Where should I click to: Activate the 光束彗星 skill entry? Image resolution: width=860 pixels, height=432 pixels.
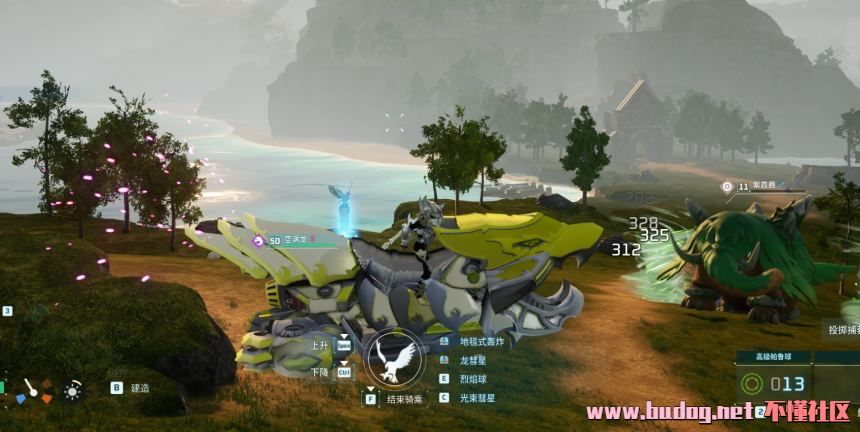pos(474,397)
